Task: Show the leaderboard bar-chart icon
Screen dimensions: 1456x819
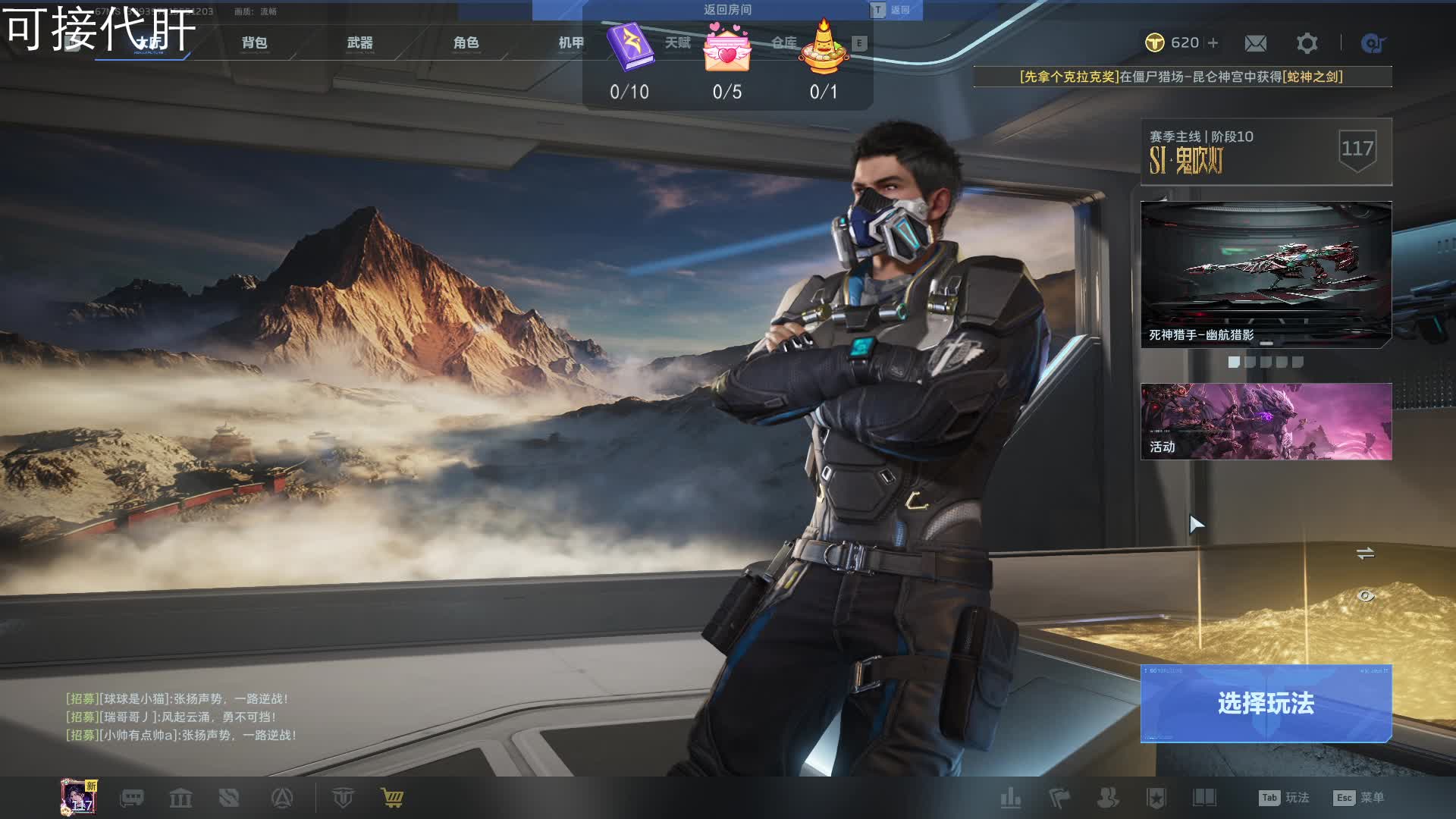Action: click(x=1010, y=798)
